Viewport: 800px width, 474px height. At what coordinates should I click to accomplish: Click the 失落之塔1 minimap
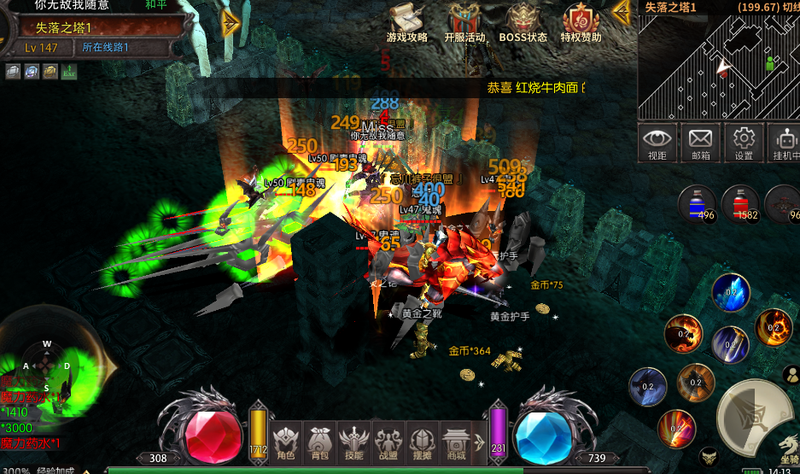(x=719, y=66)
